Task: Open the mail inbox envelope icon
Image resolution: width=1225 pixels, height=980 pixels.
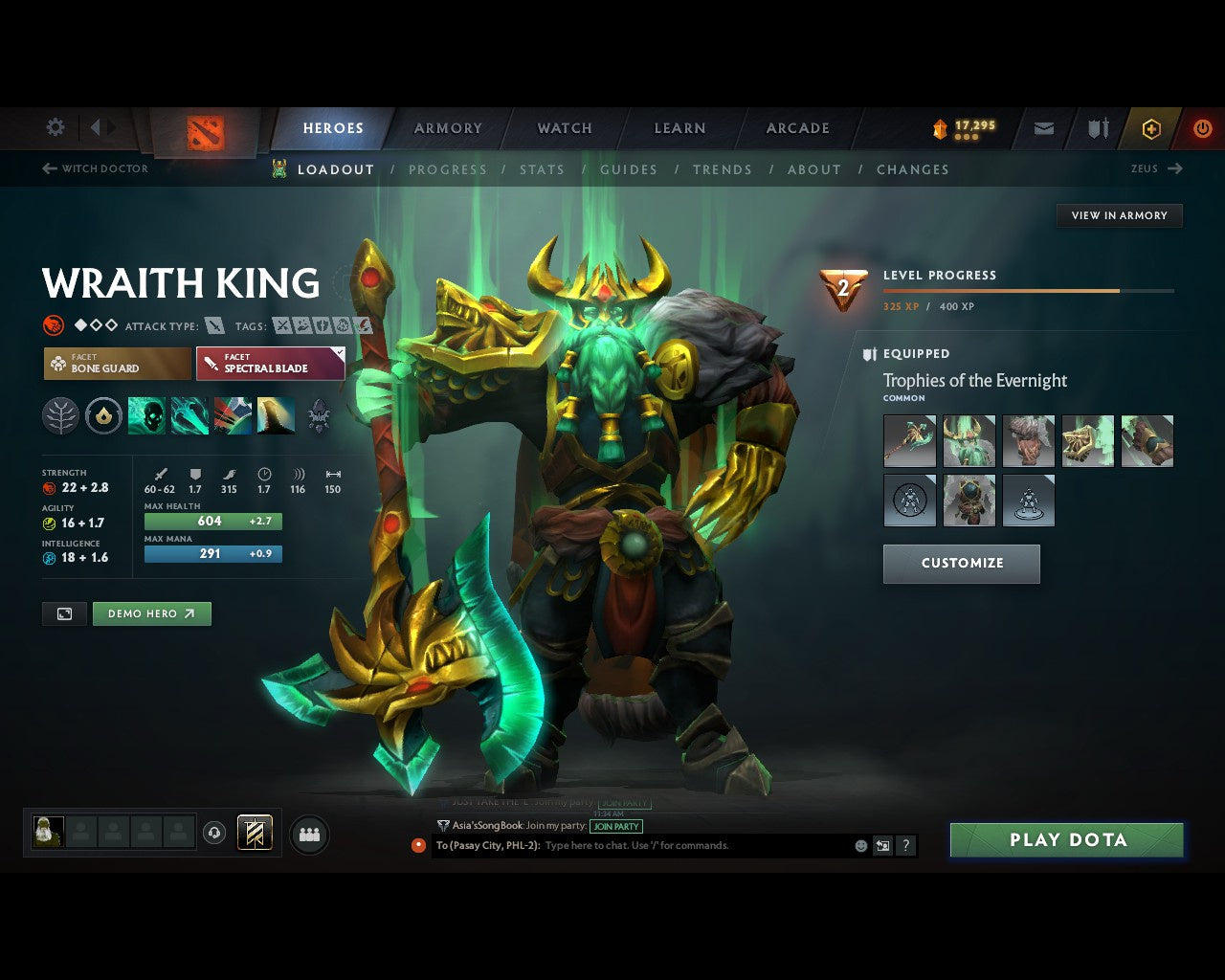Action: point(1043,127)
